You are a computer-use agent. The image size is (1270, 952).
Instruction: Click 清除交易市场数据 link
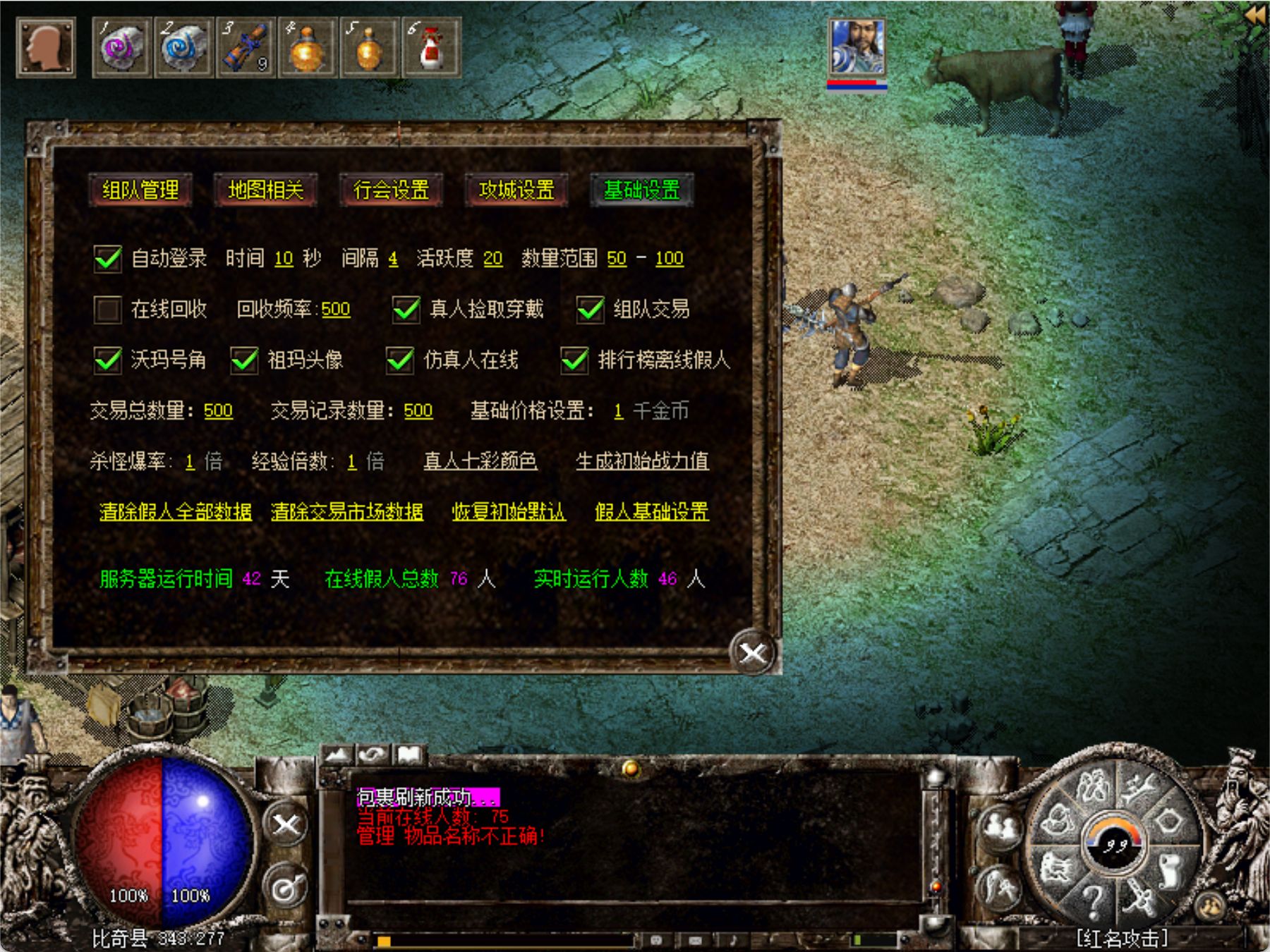click(347, 511)
